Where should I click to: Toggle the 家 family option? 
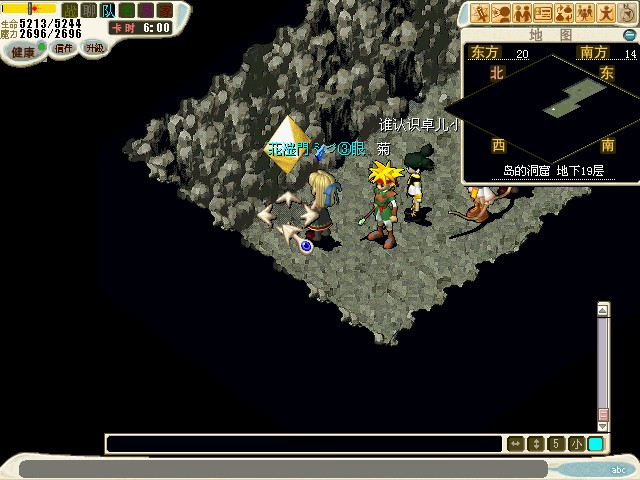(165, 10)
